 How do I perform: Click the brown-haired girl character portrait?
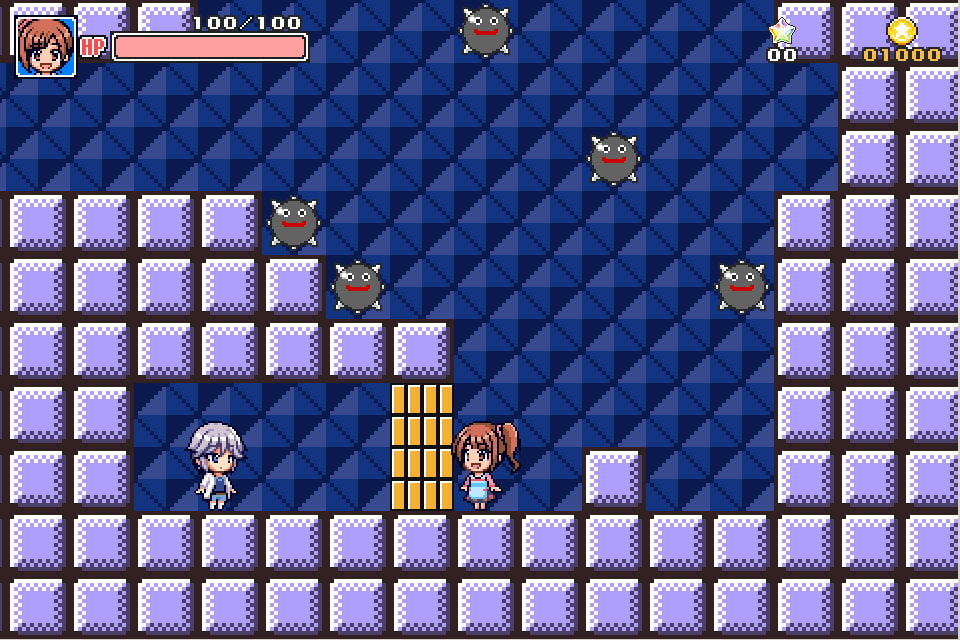click(46, 47)
